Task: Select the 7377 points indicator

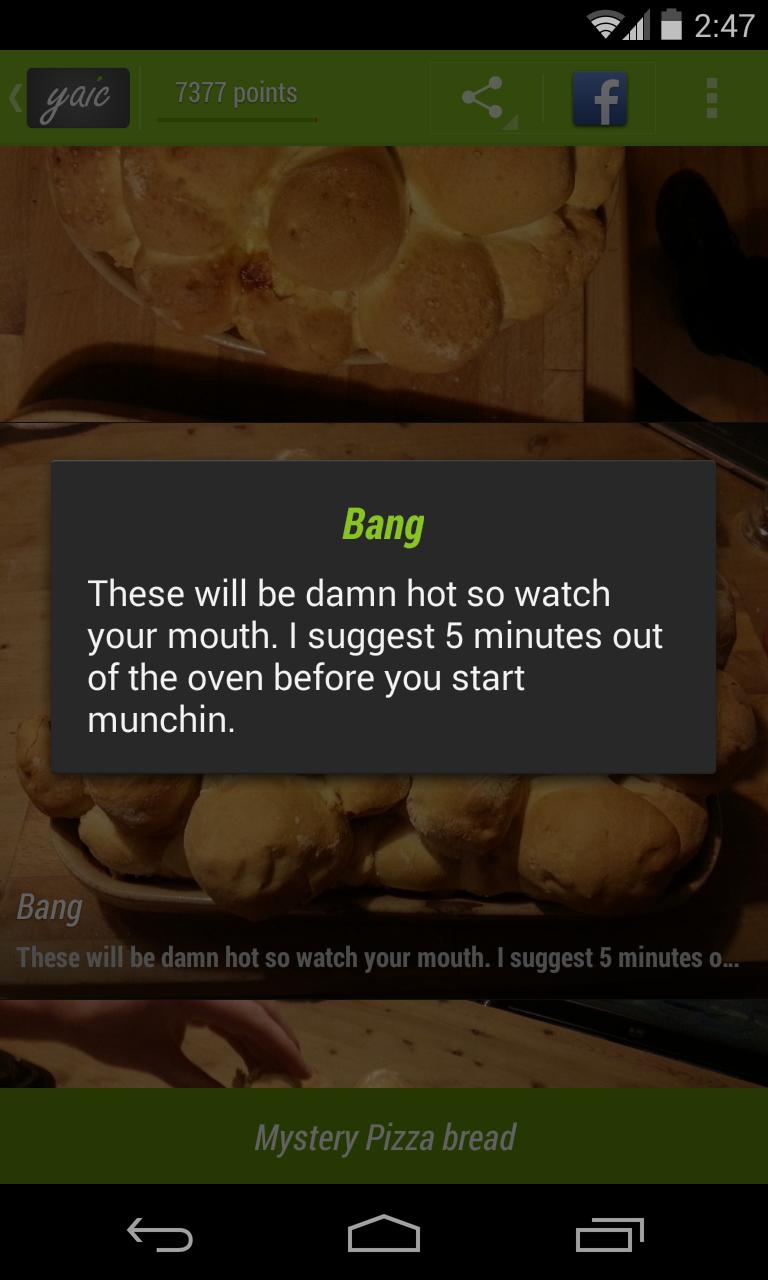Action: 237,95
